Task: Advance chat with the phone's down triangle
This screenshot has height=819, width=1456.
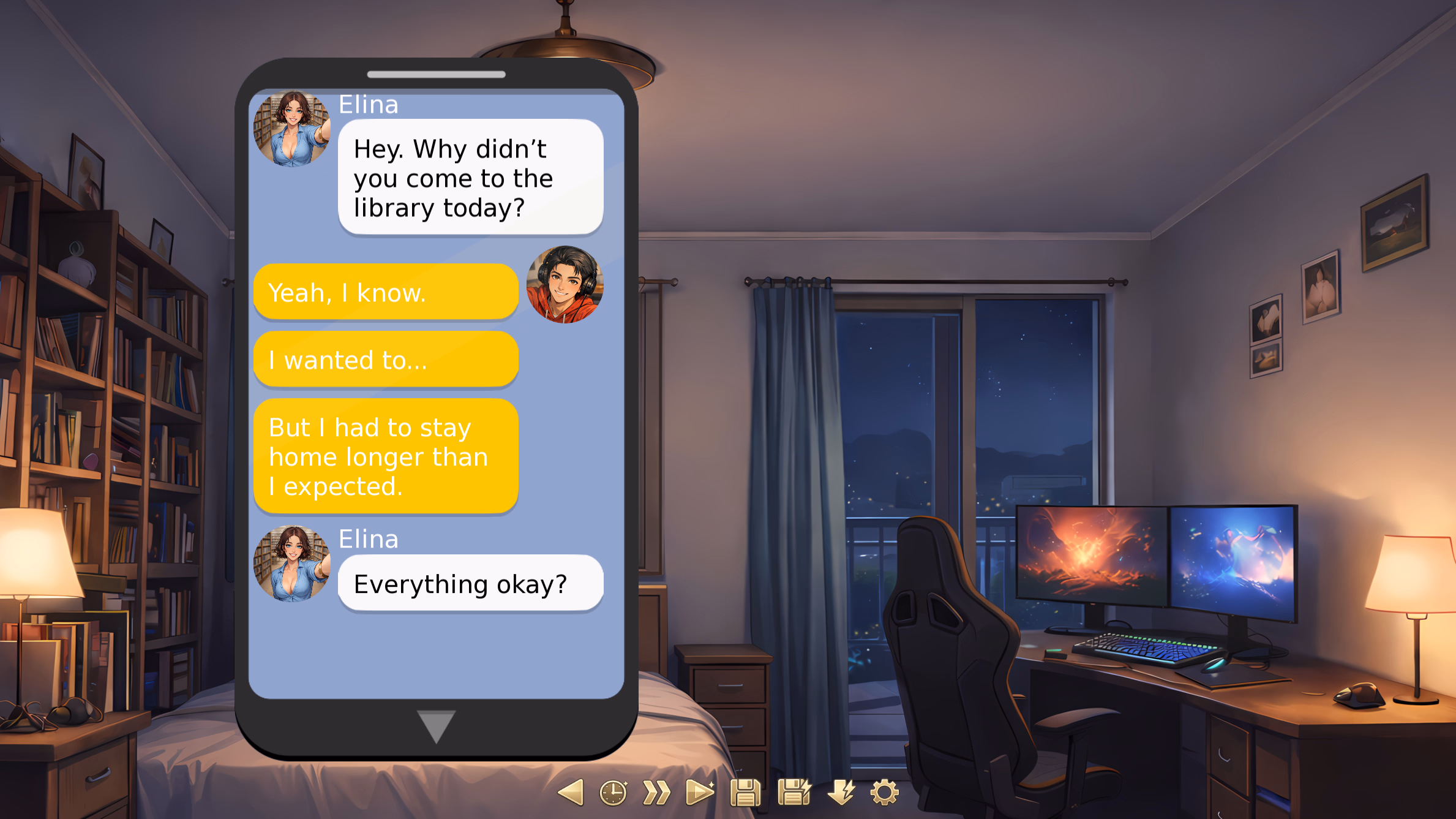Action: click(436, 726)
